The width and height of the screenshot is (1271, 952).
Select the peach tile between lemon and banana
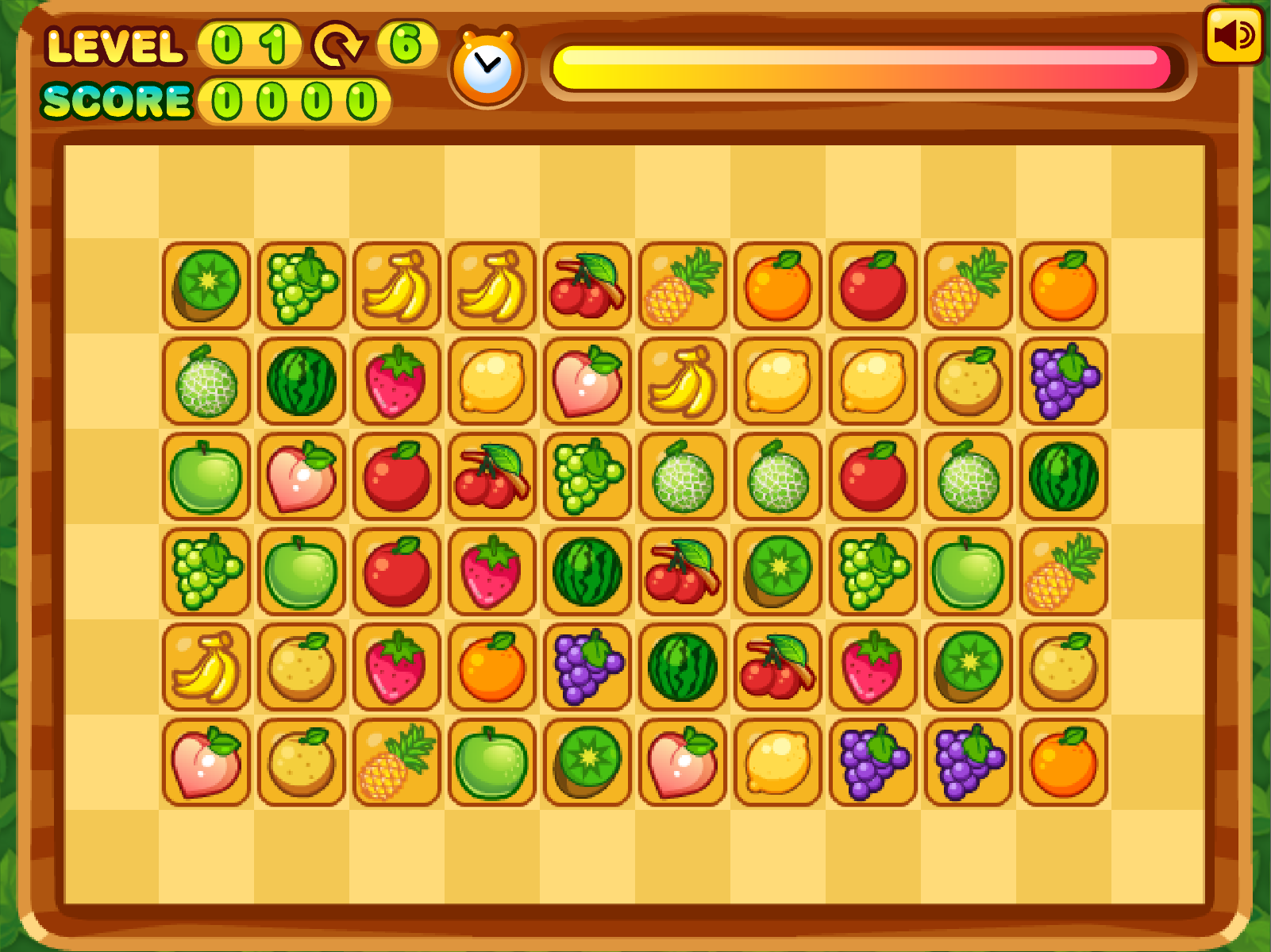pyautogui.click(x=587, y=381)
